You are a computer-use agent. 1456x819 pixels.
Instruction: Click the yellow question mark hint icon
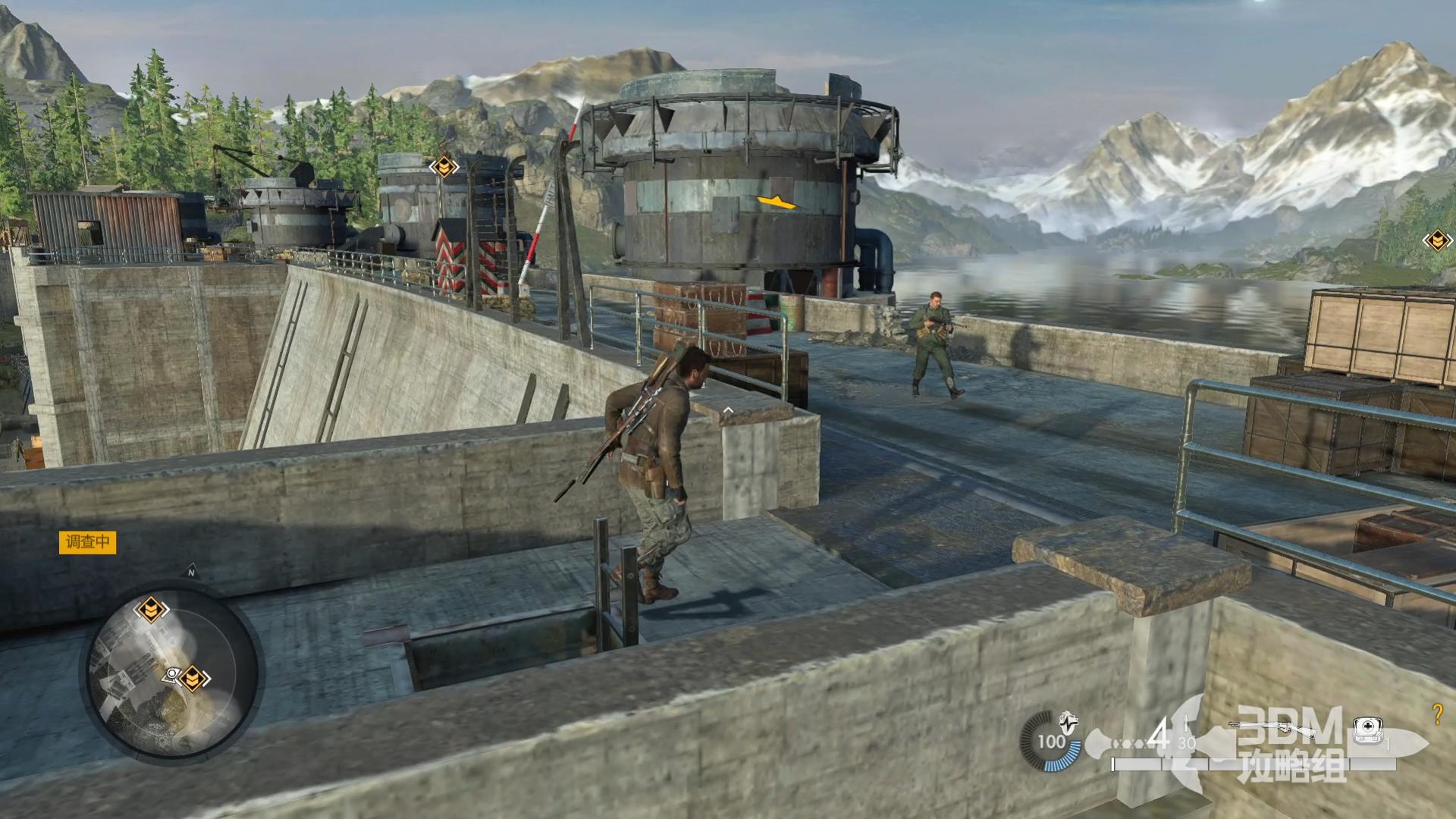[x=1436, y=714]
